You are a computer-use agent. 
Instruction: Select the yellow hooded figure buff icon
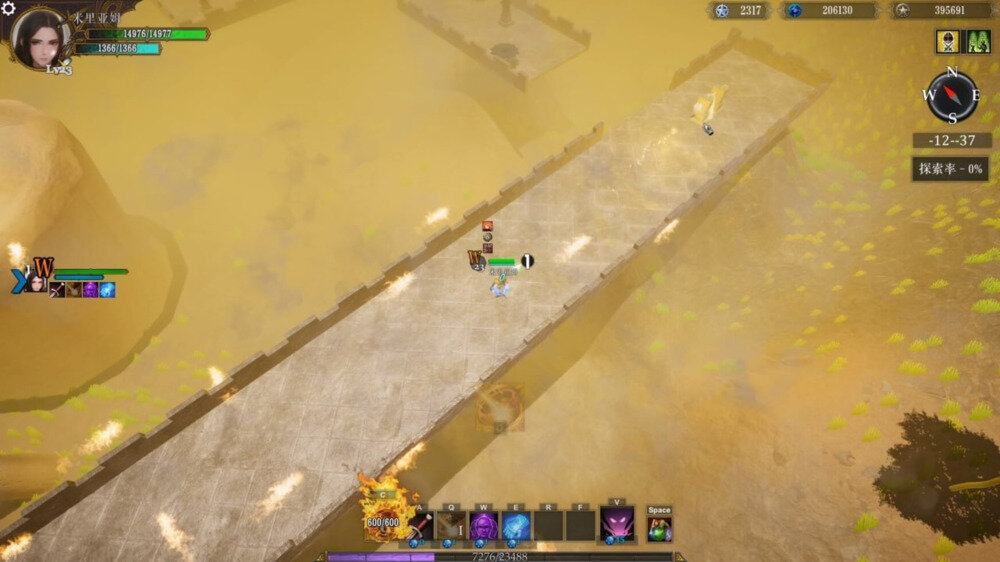click(x=948, y=42)
